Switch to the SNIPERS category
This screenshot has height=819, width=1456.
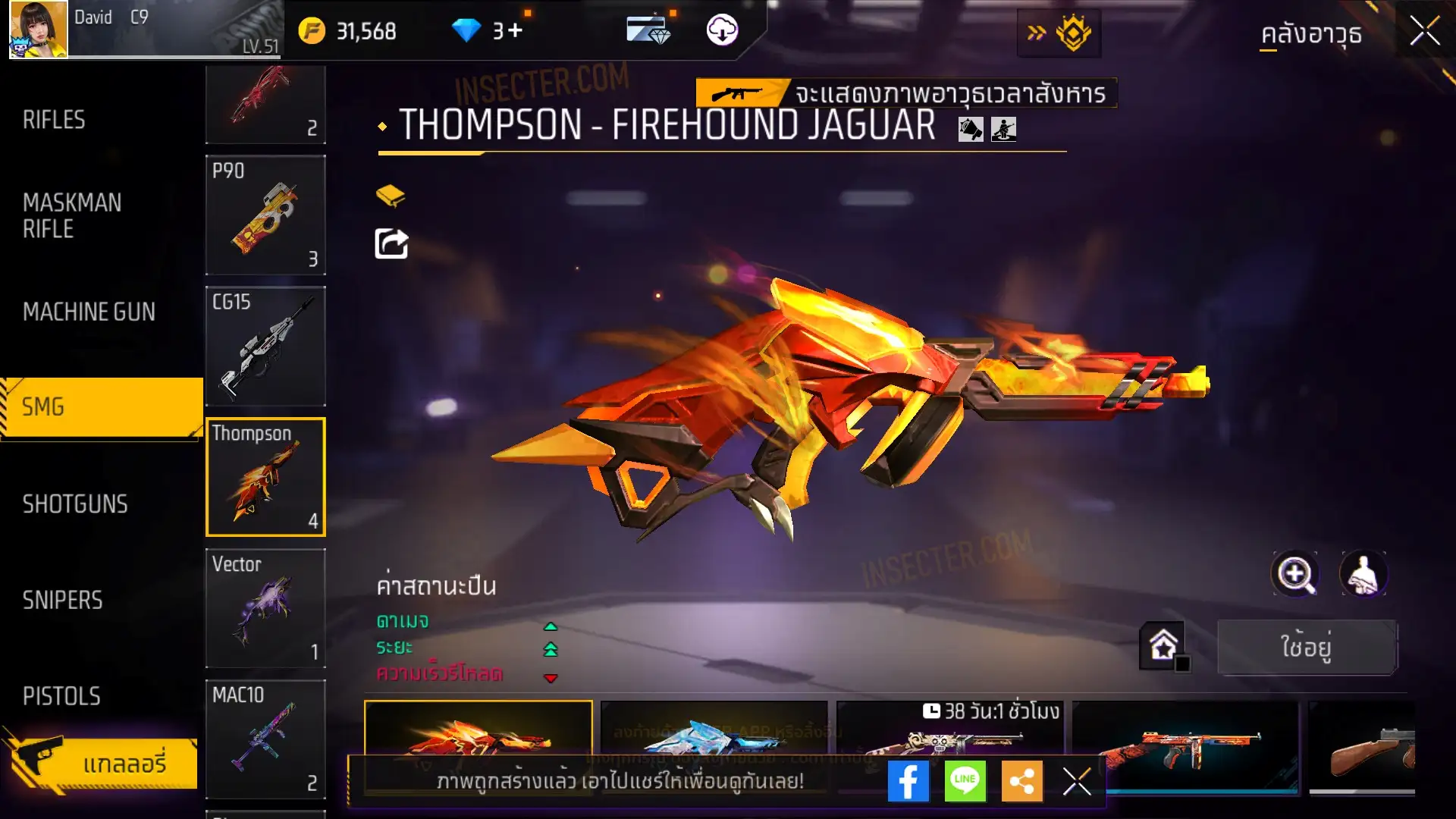pos(62,601)
